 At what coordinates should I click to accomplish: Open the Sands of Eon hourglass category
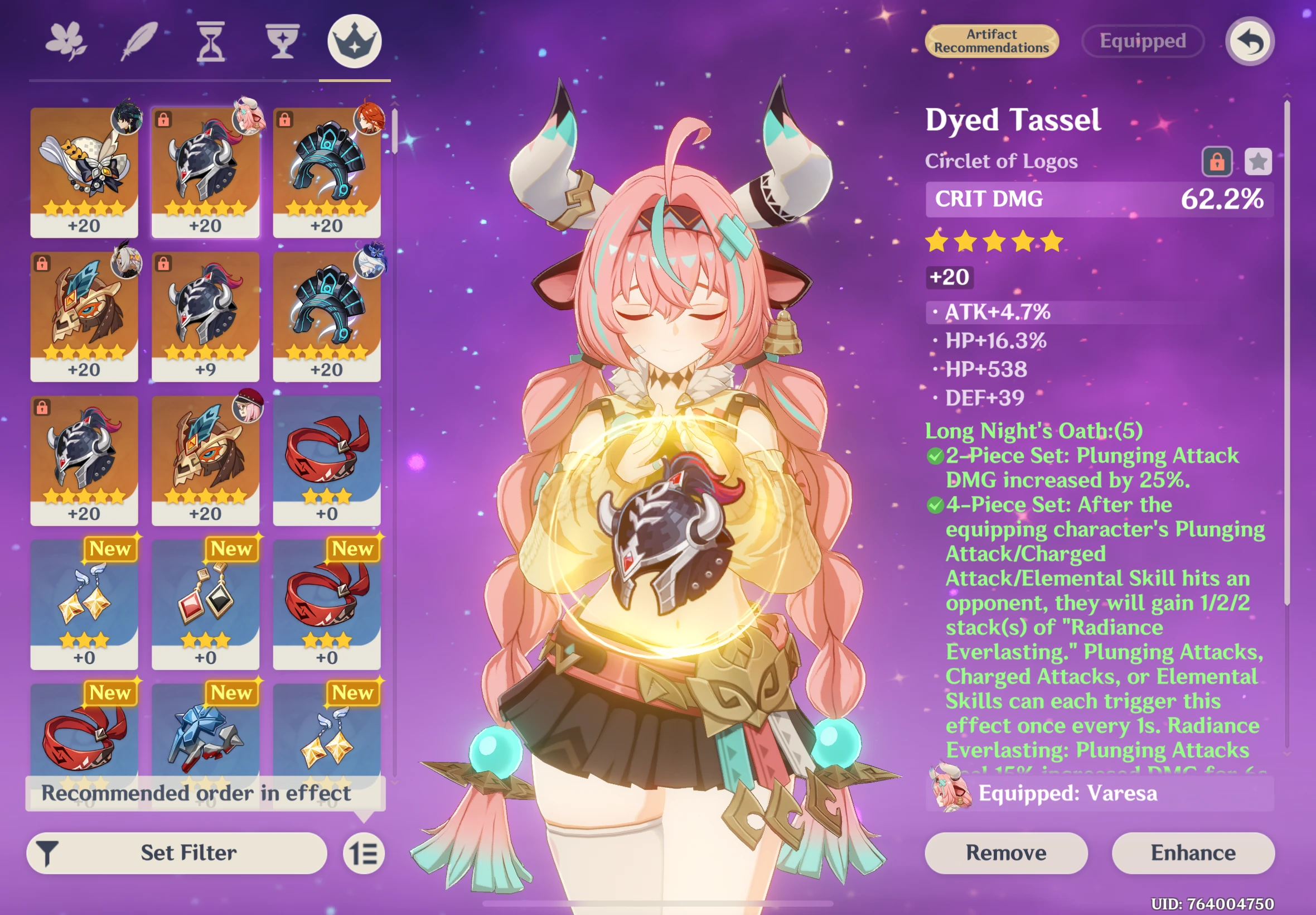click(210, 40)
